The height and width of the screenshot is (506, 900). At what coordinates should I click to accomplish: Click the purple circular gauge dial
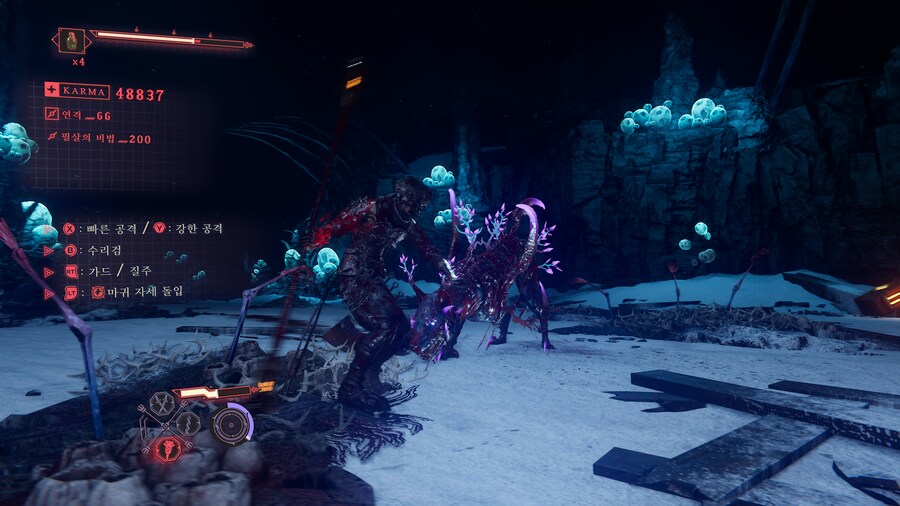pyautogui.click(x=232, y=424)
